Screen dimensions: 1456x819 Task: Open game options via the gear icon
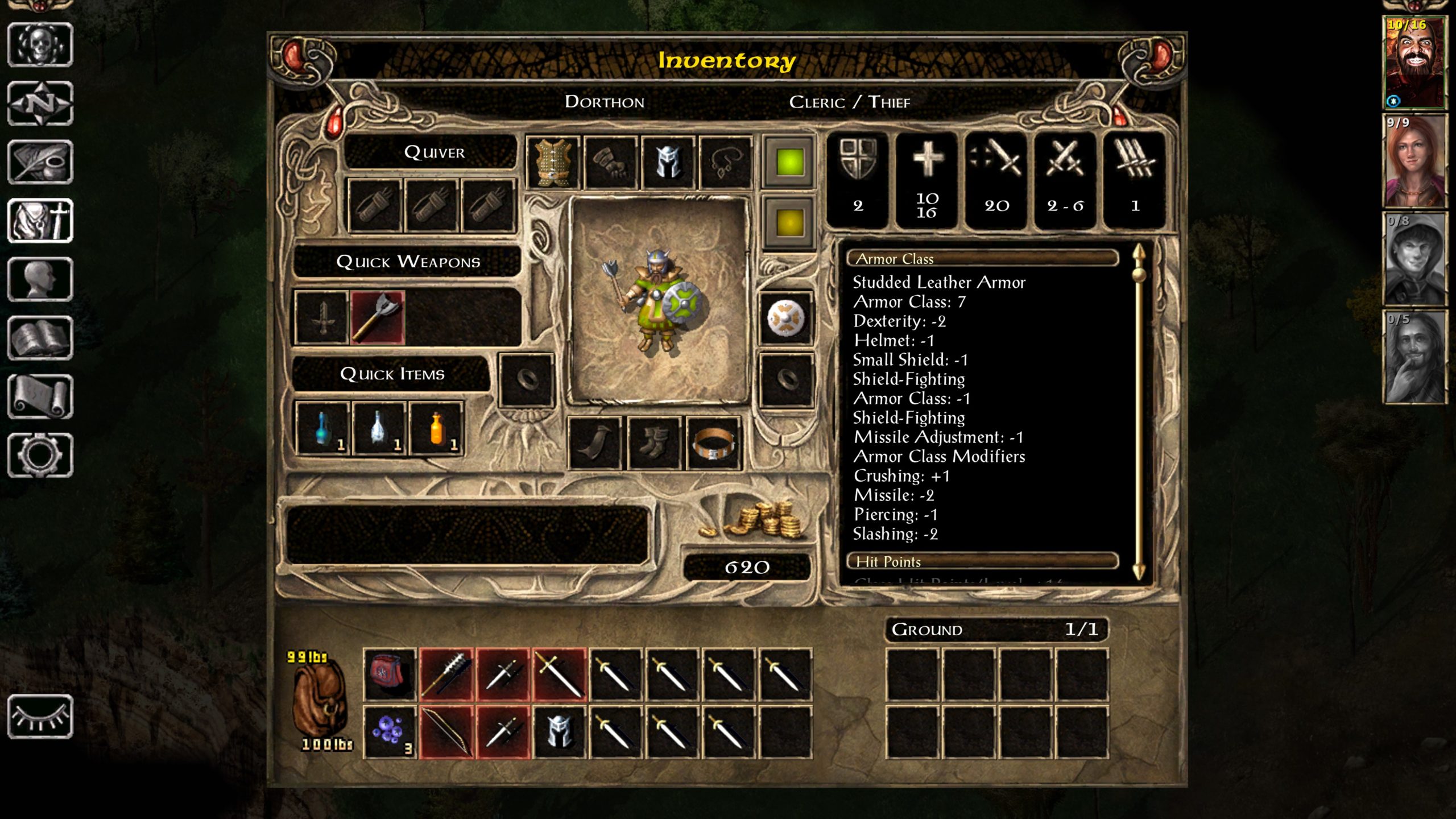pyautogui.click(x=40, y=455)
